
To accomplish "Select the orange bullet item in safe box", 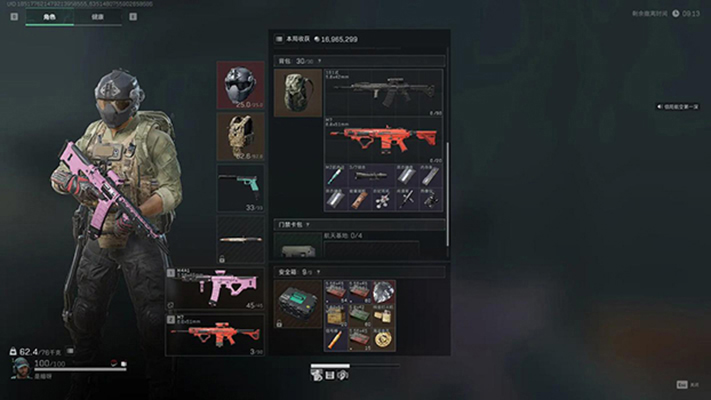I will click(x=335, y=340).
